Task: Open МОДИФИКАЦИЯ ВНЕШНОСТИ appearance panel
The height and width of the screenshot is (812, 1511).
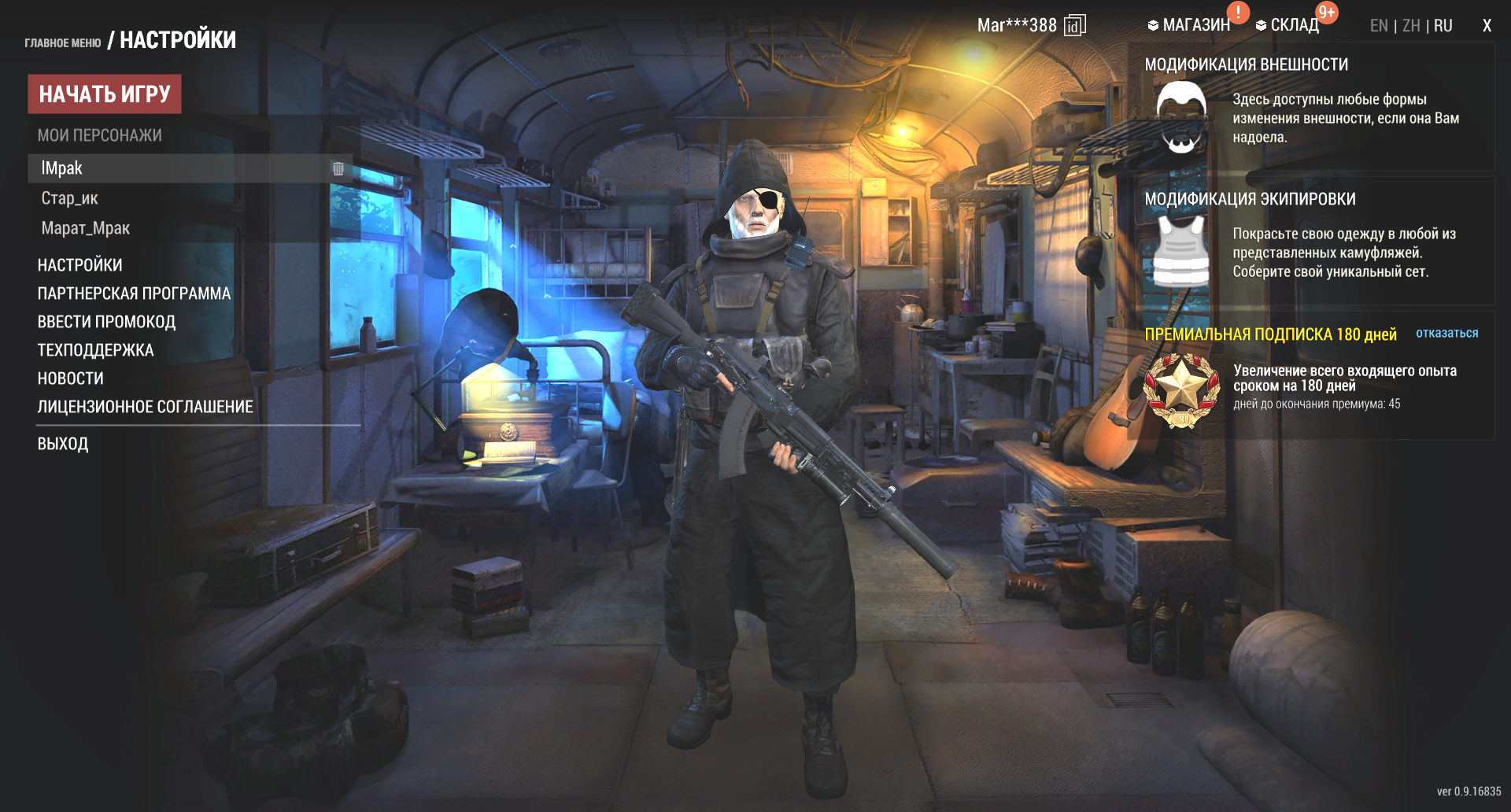Action: click(1247, 65)
